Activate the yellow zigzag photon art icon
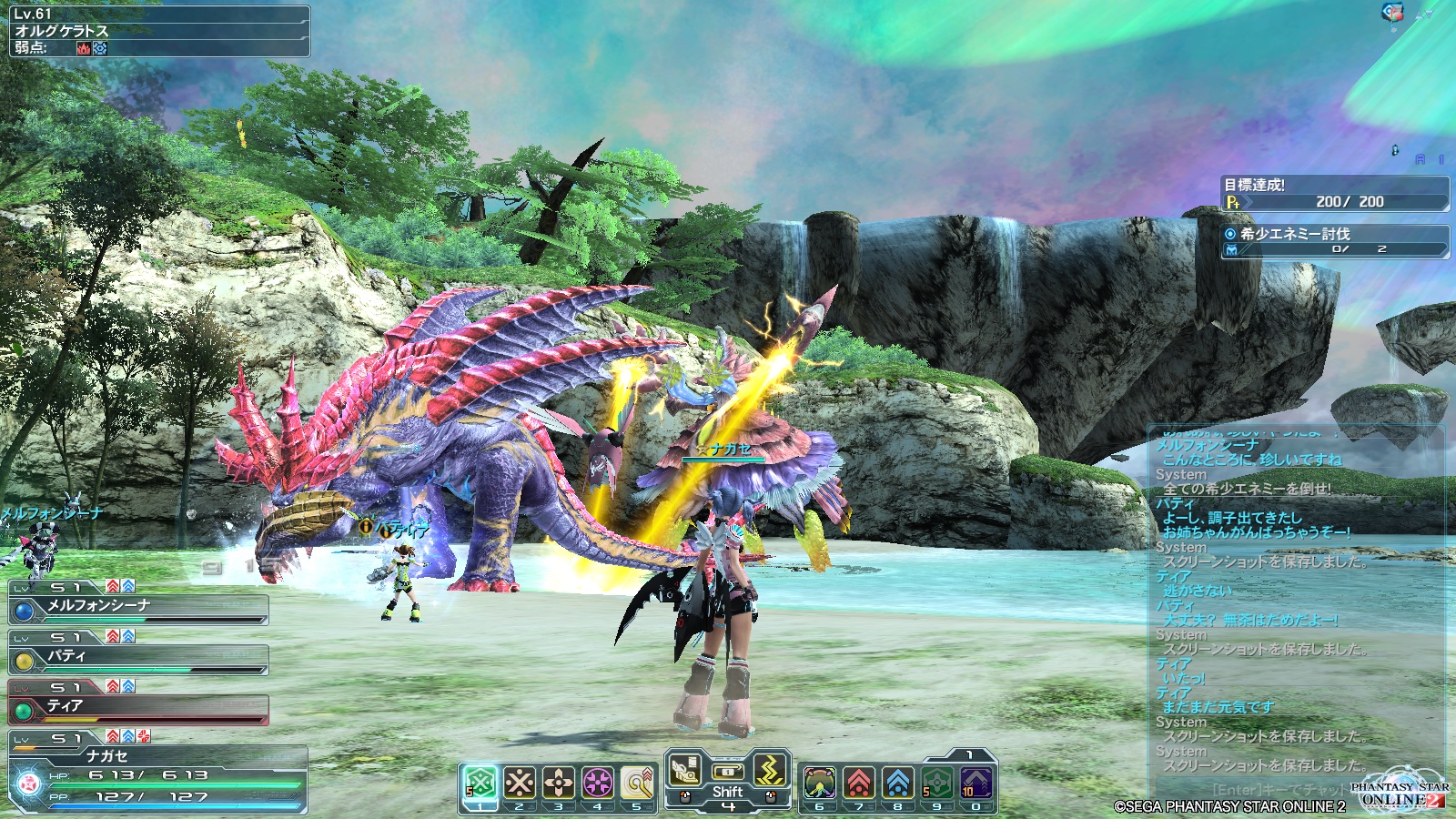Viewport: 1456px width, 819px height. tap(770, 770)
